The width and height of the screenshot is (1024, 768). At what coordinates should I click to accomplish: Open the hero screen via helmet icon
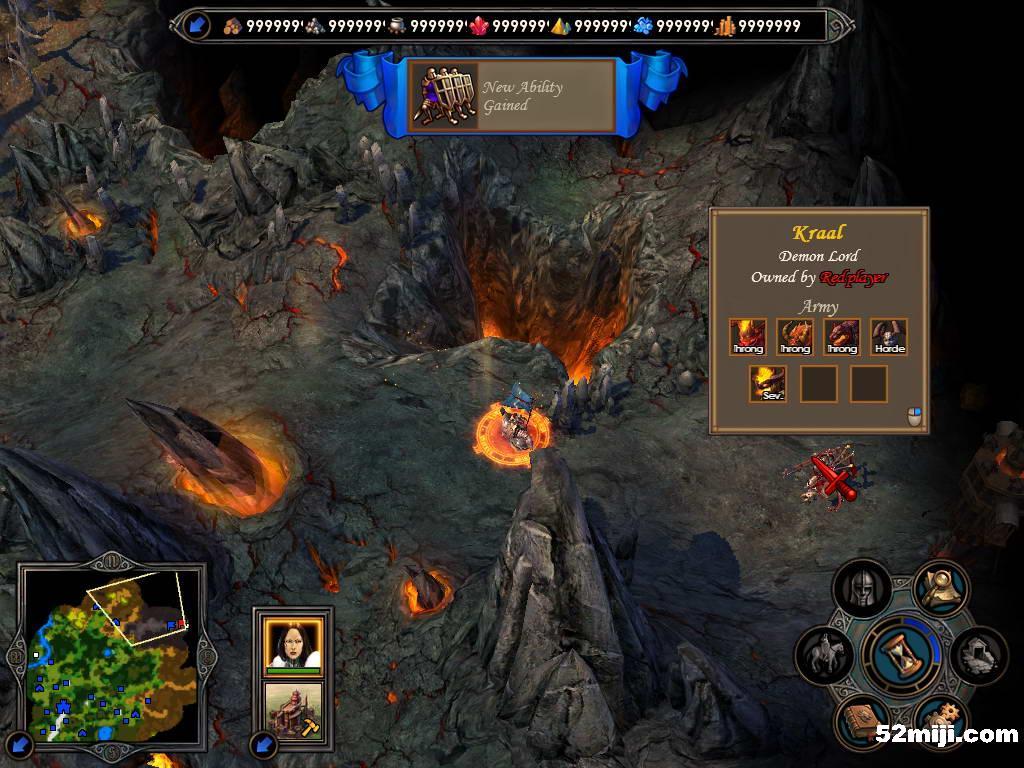[x=862, y=590]
